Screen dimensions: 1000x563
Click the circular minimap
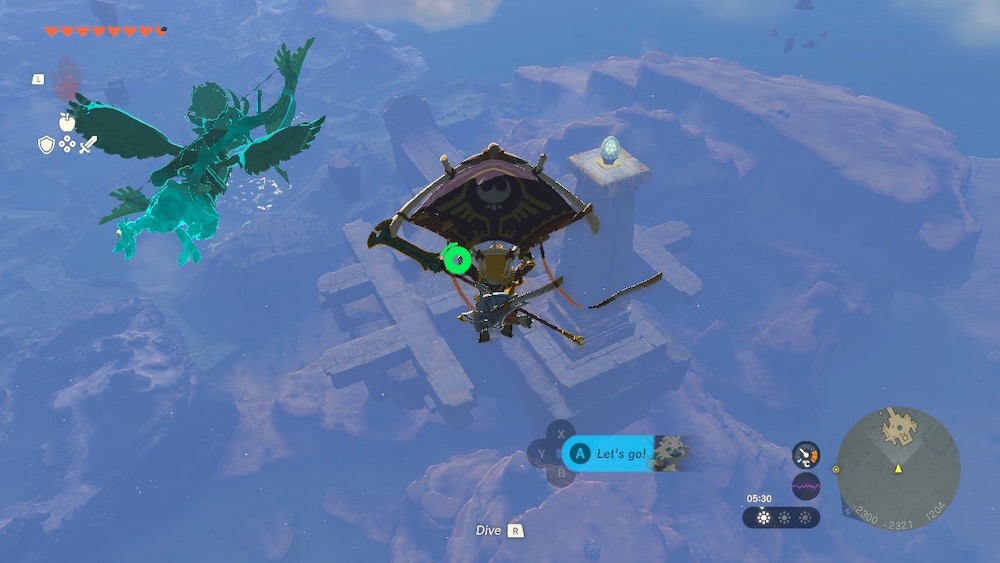[897, 468]
